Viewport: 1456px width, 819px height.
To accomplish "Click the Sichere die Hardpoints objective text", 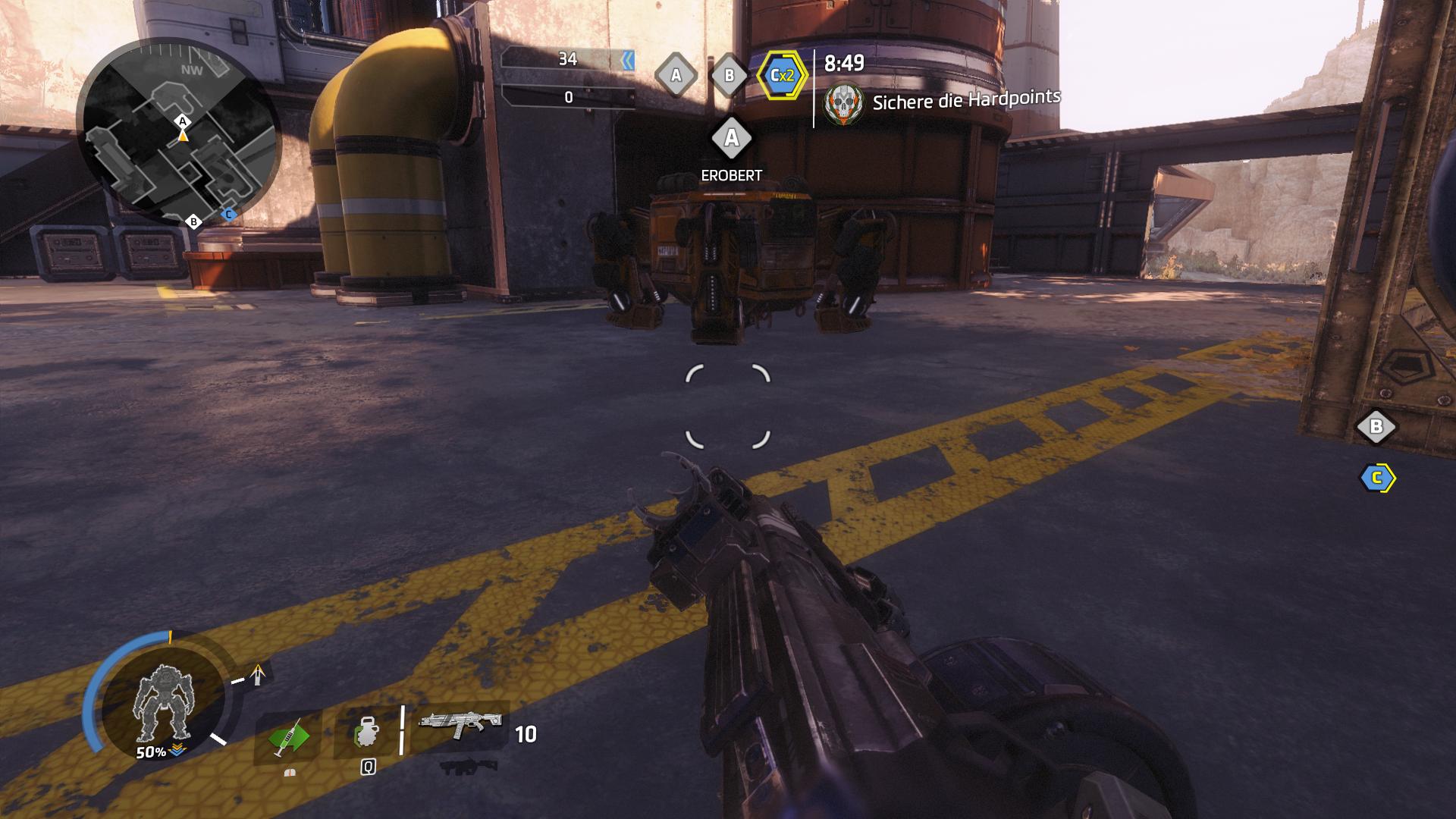I will coord(966,100).
